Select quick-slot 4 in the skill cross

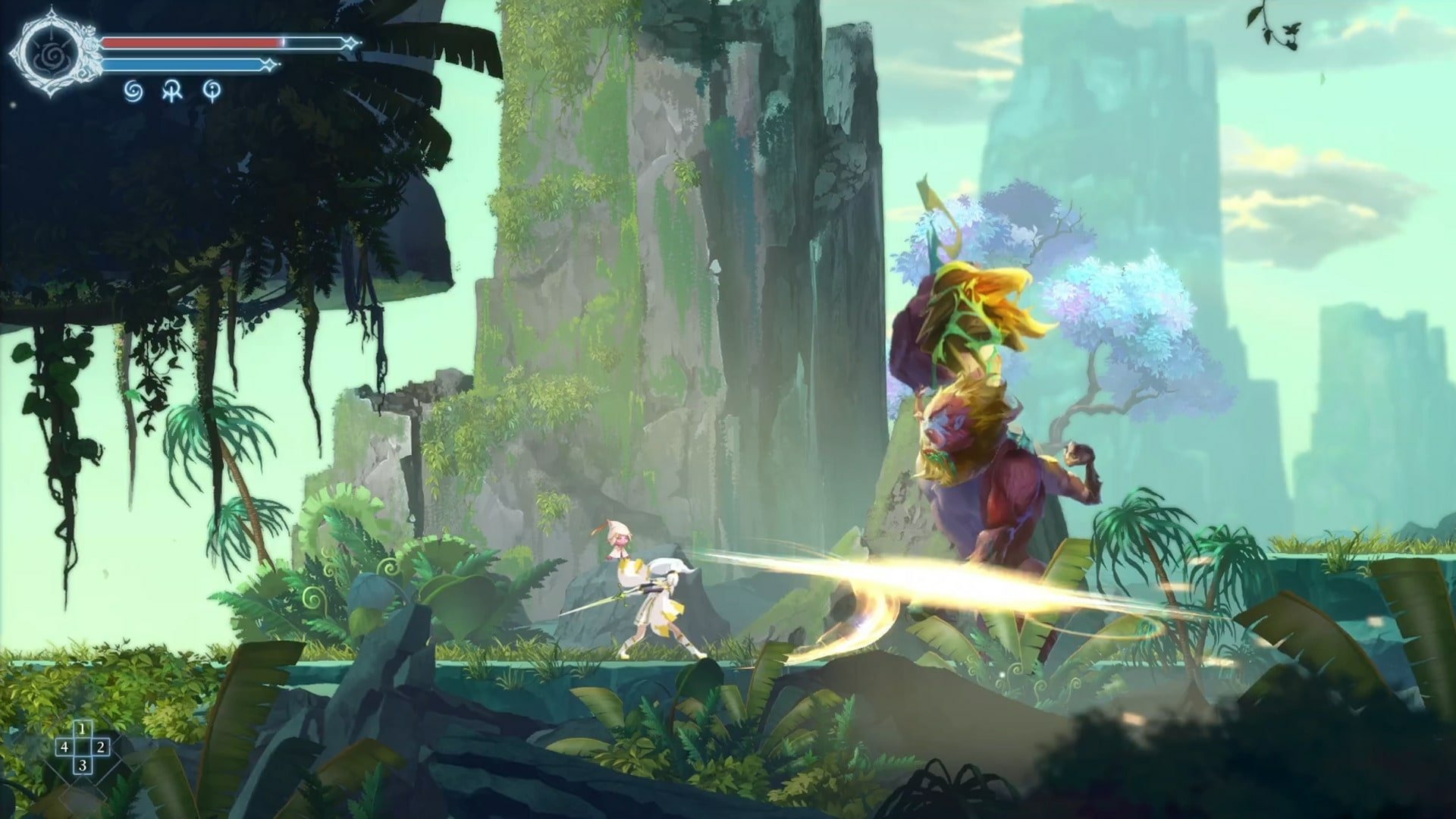65,748
